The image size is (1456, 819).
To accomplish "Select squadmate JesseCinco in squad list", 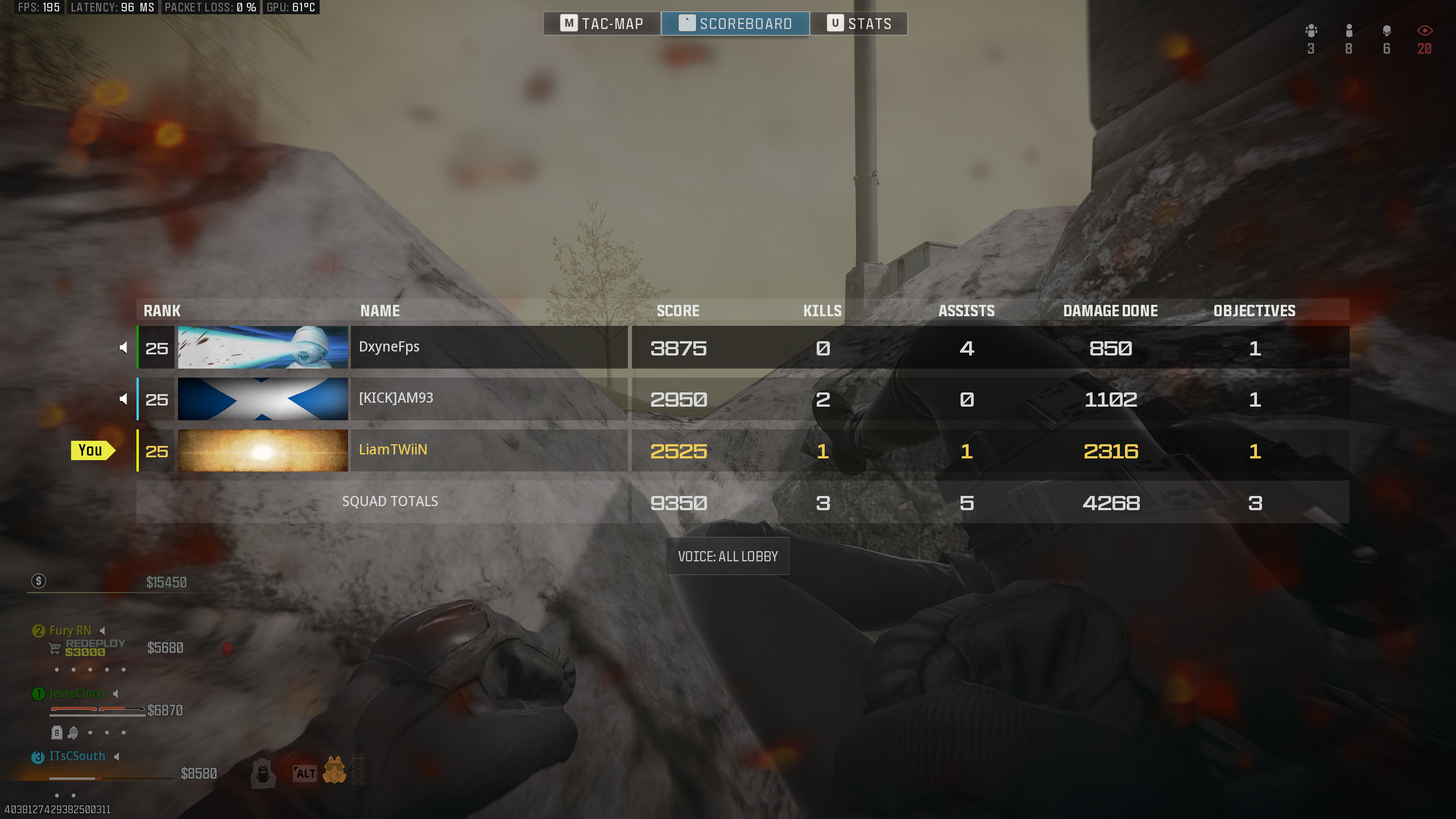I will 76,693.
